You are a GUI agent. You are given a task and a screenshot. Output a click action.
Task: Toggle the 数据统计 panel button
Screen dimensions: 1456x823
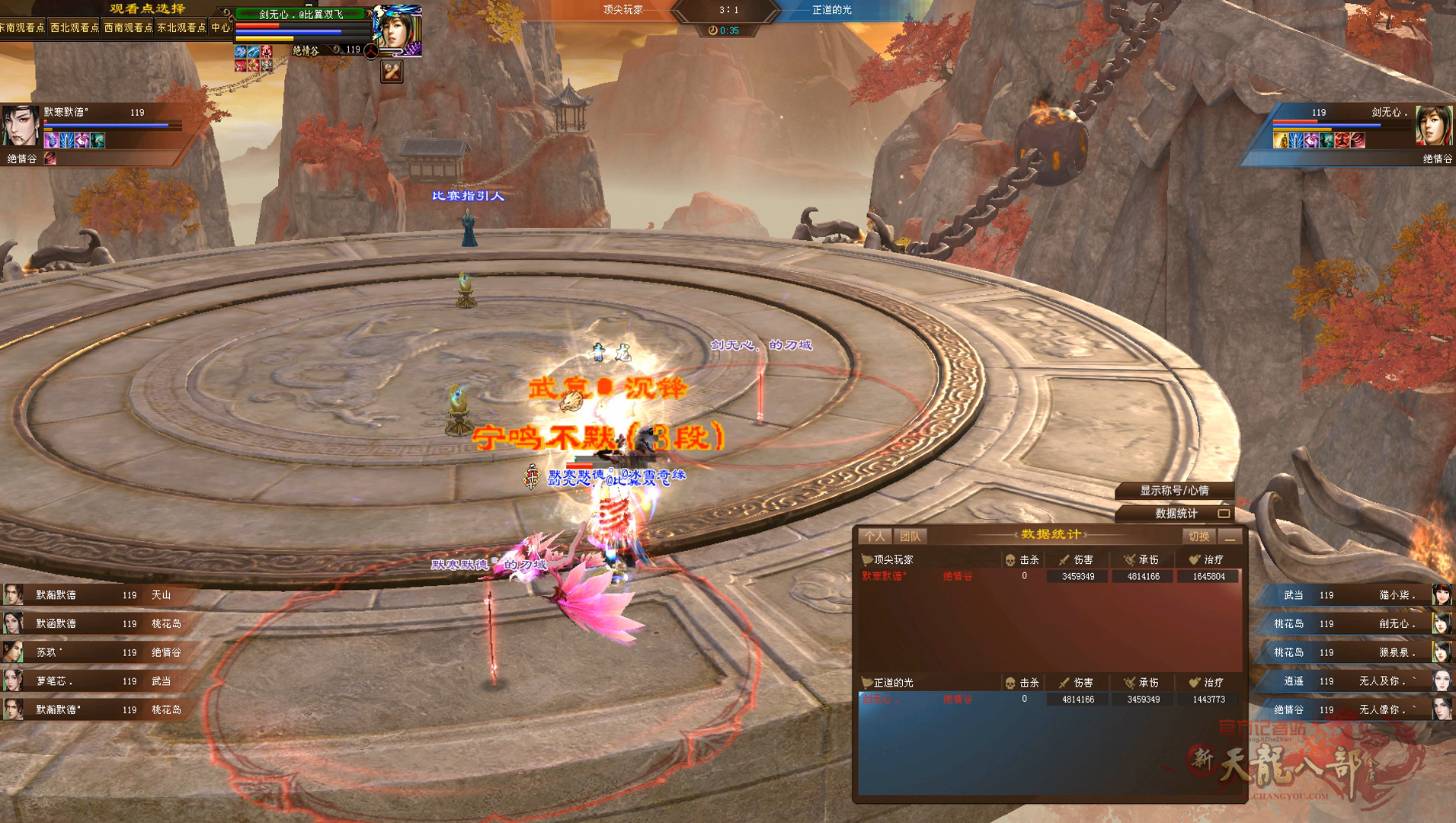pyautogui.click(x=1177, y=514)
